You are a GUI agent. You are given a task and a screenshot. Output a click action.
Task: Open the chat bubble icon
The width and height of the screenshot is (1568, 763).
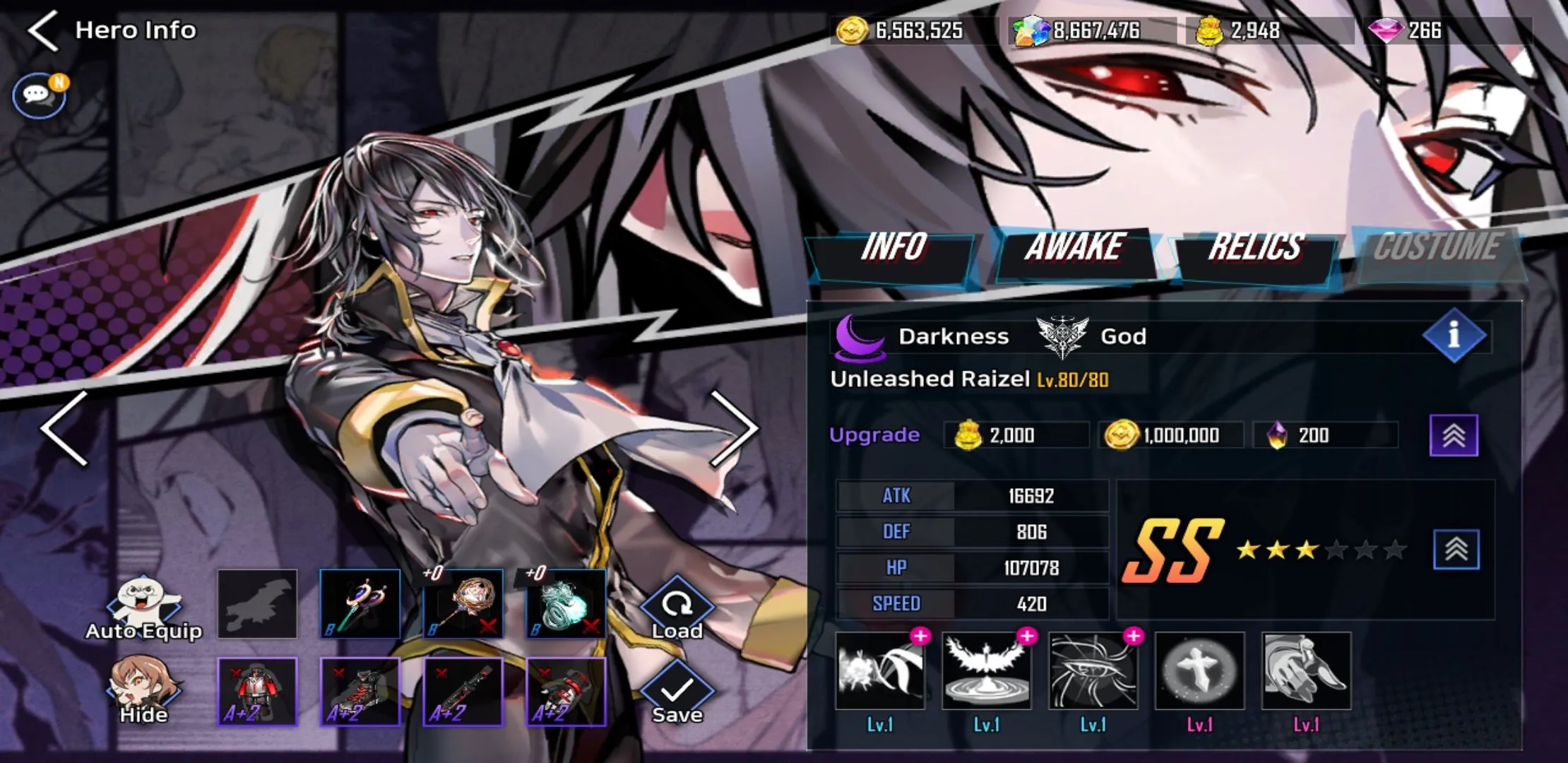pyautogui.click(x=39, y=95)
